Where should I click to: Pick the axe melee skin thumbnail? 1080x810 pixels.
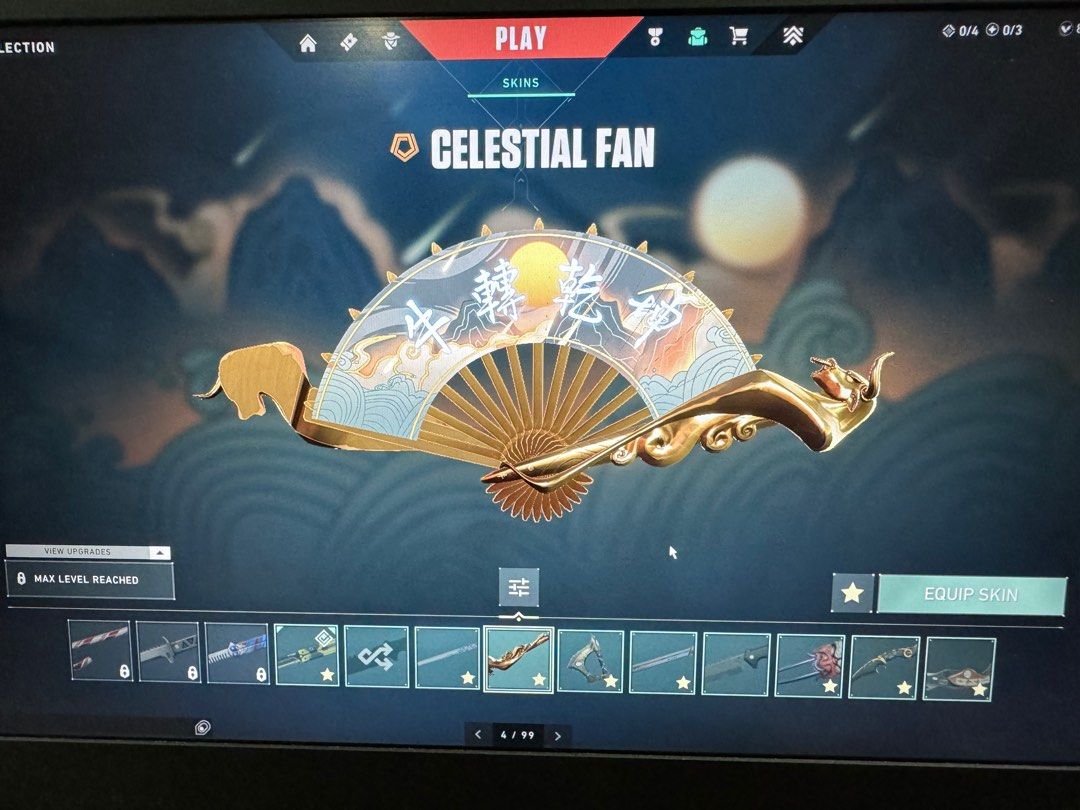[x=590, y=660]
